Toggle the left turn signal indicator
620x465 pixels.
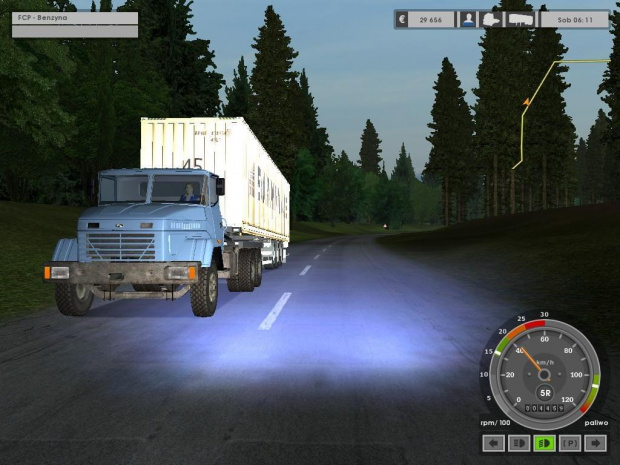coord(492,443)
